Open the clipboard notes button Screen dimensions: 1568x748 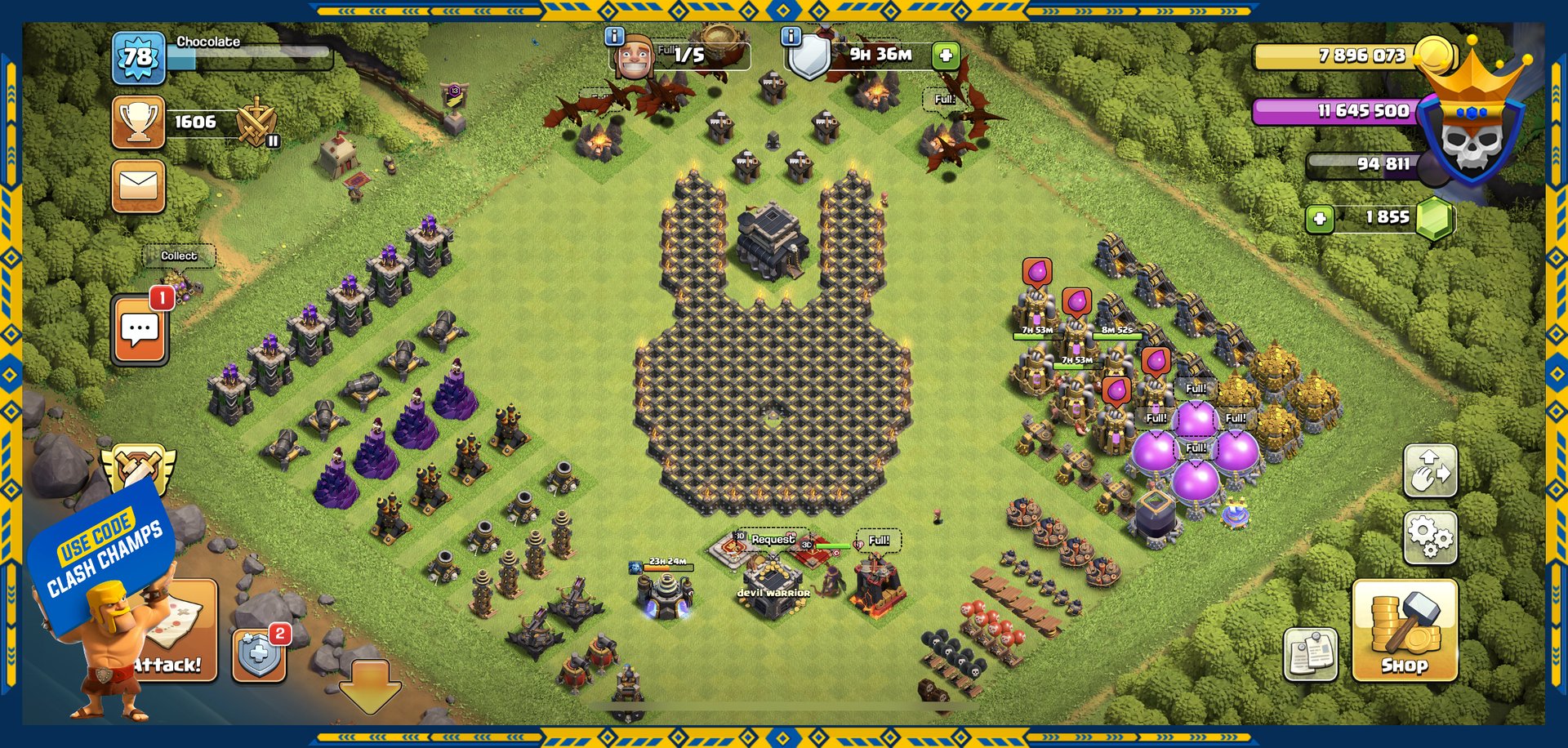tap(1310, 653)
